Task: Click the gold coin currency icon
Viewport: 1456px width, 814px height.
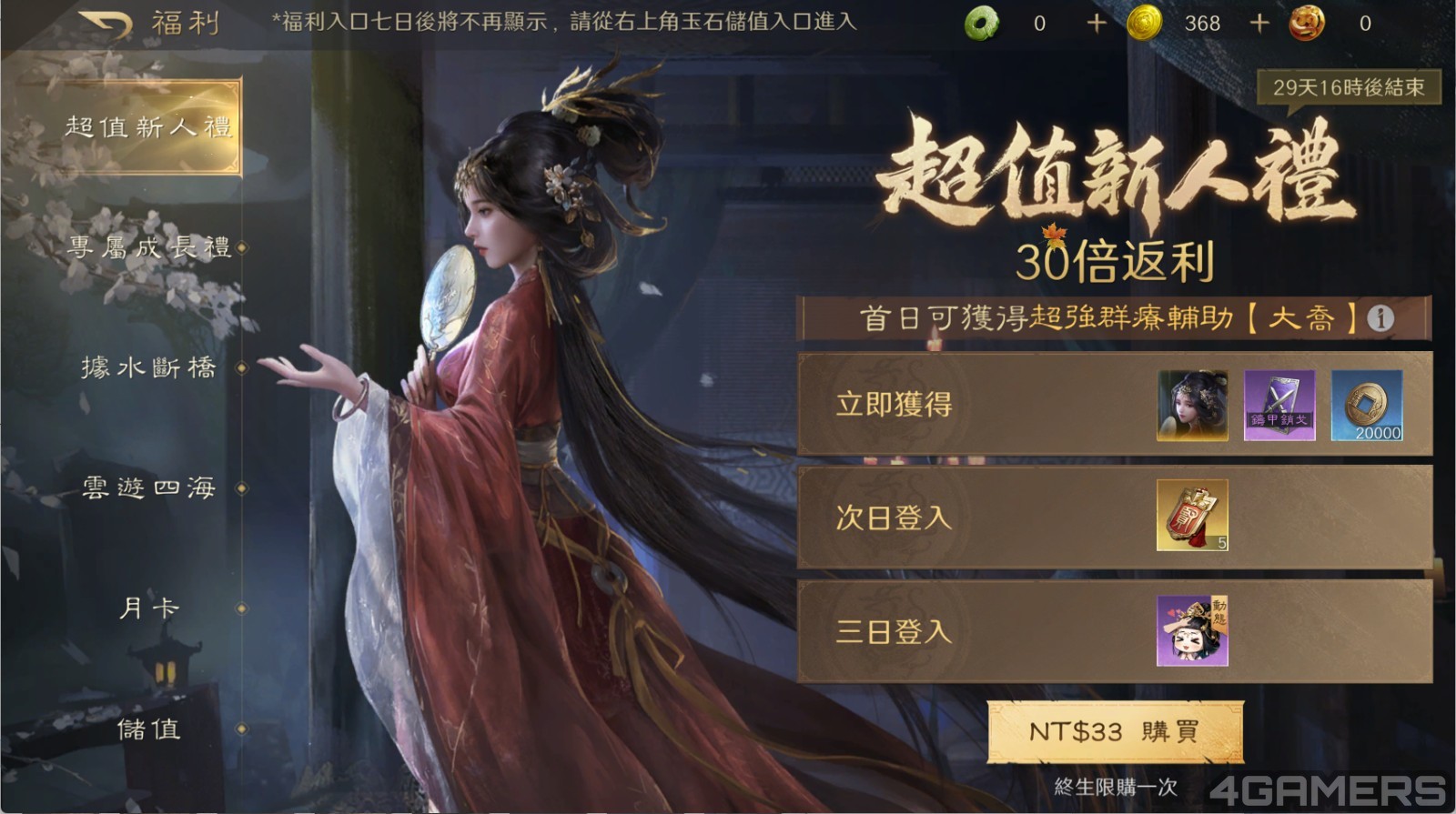Action: point(1145,24)
